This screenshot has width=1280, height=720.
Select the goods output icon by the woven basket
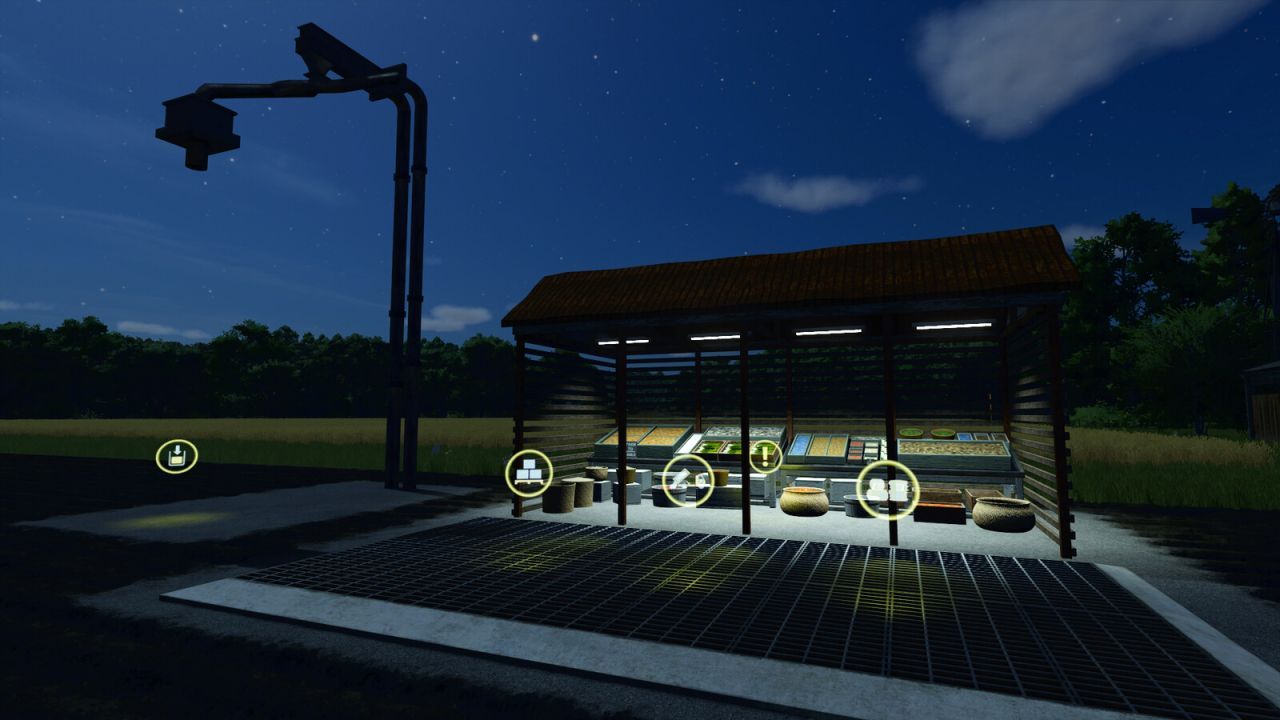(x=889, y=490)
